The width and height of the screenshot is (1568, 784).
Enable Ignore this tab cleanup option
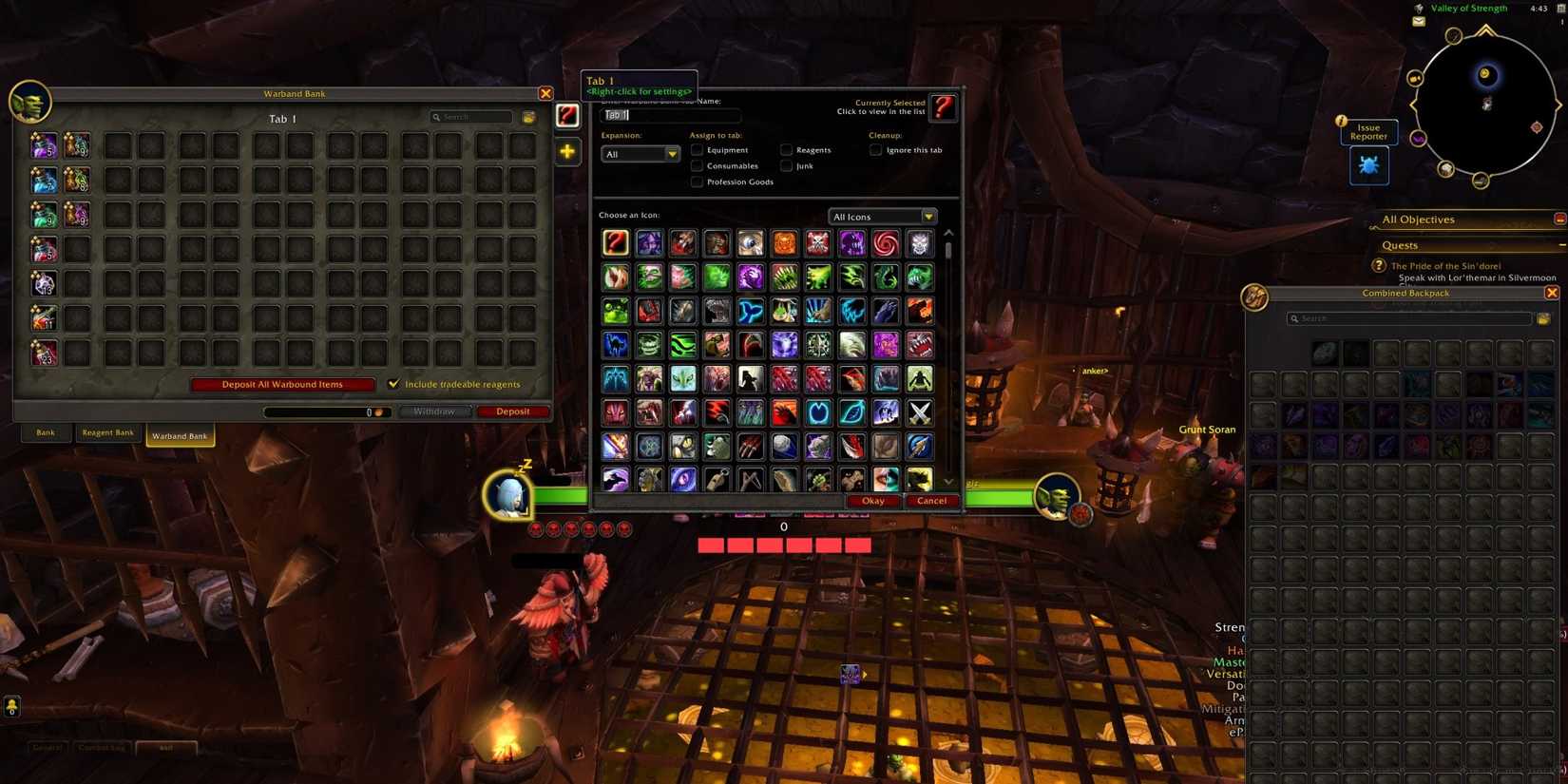point(875,149)
